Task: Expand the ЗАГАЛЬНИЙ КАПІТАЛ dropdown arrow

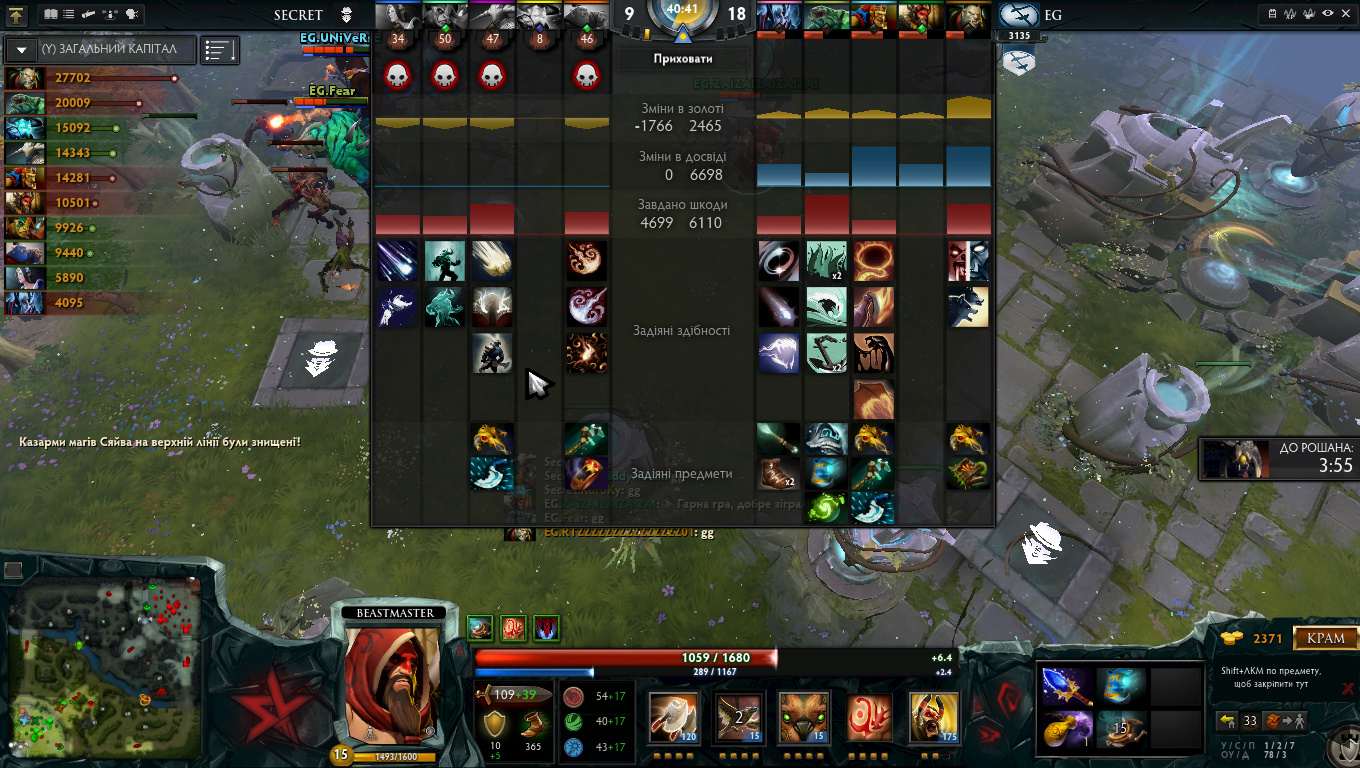Action: coord(21,50)
